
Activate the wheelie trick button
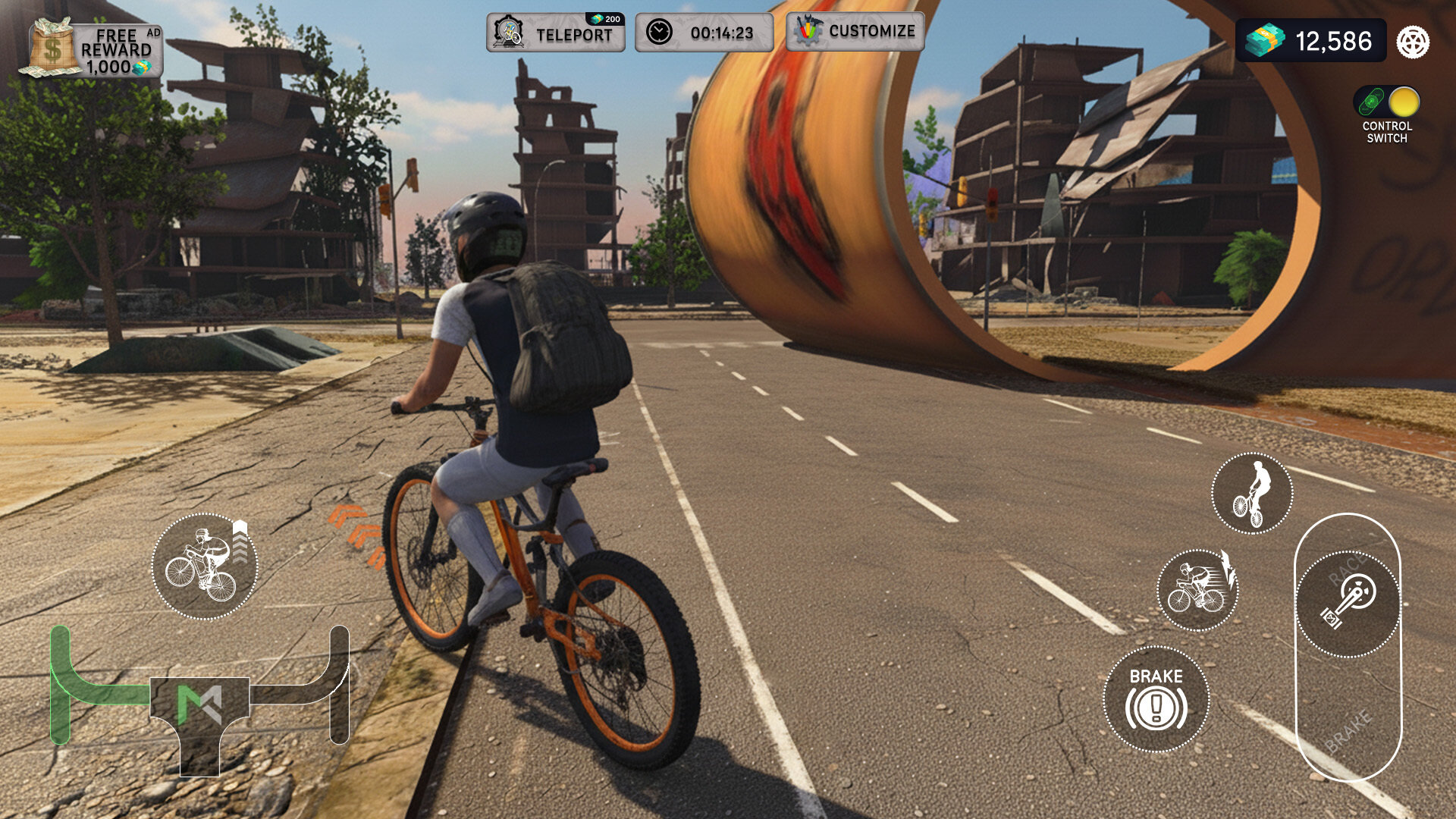[x=1252, y=494]
